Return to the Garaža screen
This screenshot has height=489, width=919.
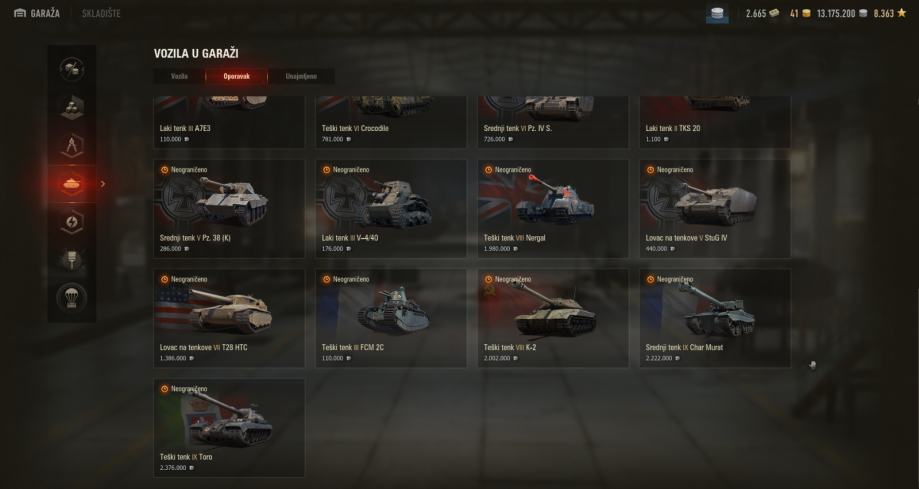click(37, 13)
